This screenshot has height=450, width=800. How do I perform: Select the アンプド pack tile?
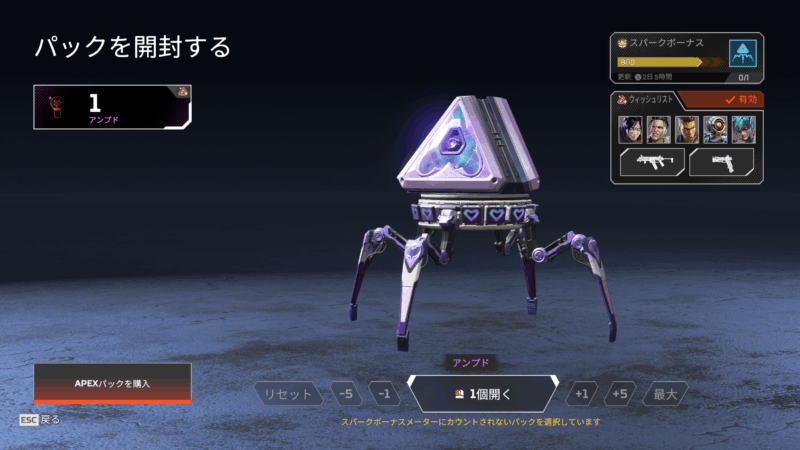(x=112, y=107)
